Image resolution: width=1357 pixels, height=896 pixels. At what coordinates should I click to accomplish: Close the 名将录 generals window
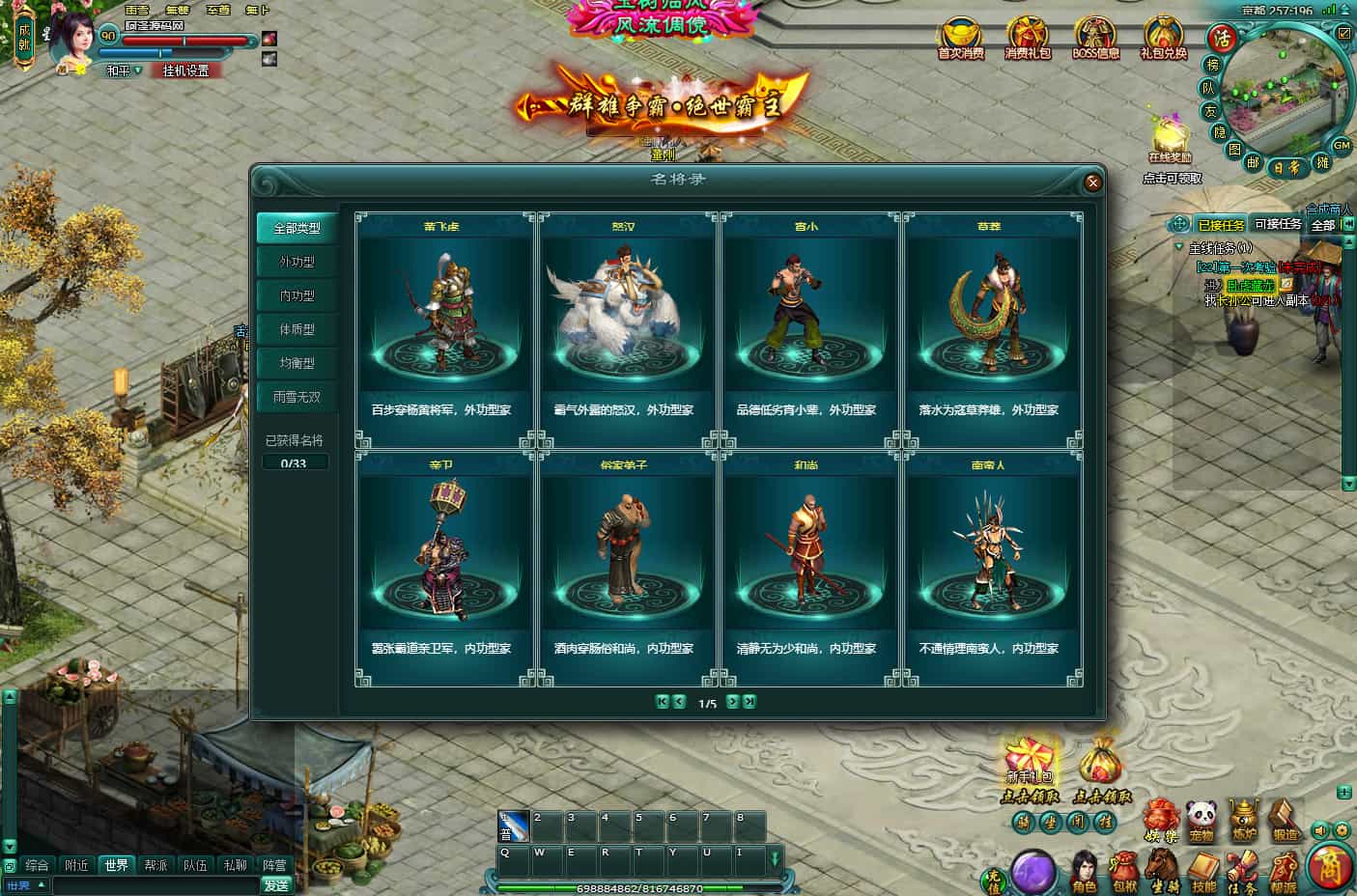pos(1092,182)
